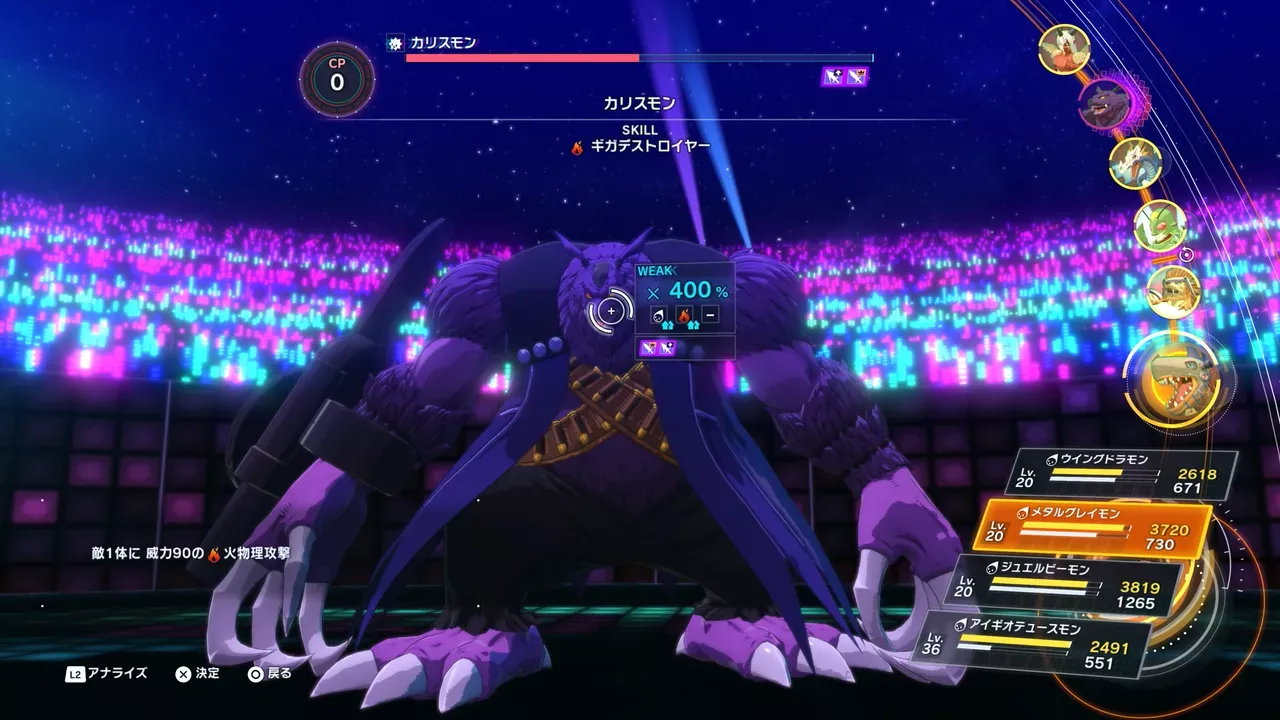
Task: Click the WEAK 400% damage preview panel
Action: 685,297
